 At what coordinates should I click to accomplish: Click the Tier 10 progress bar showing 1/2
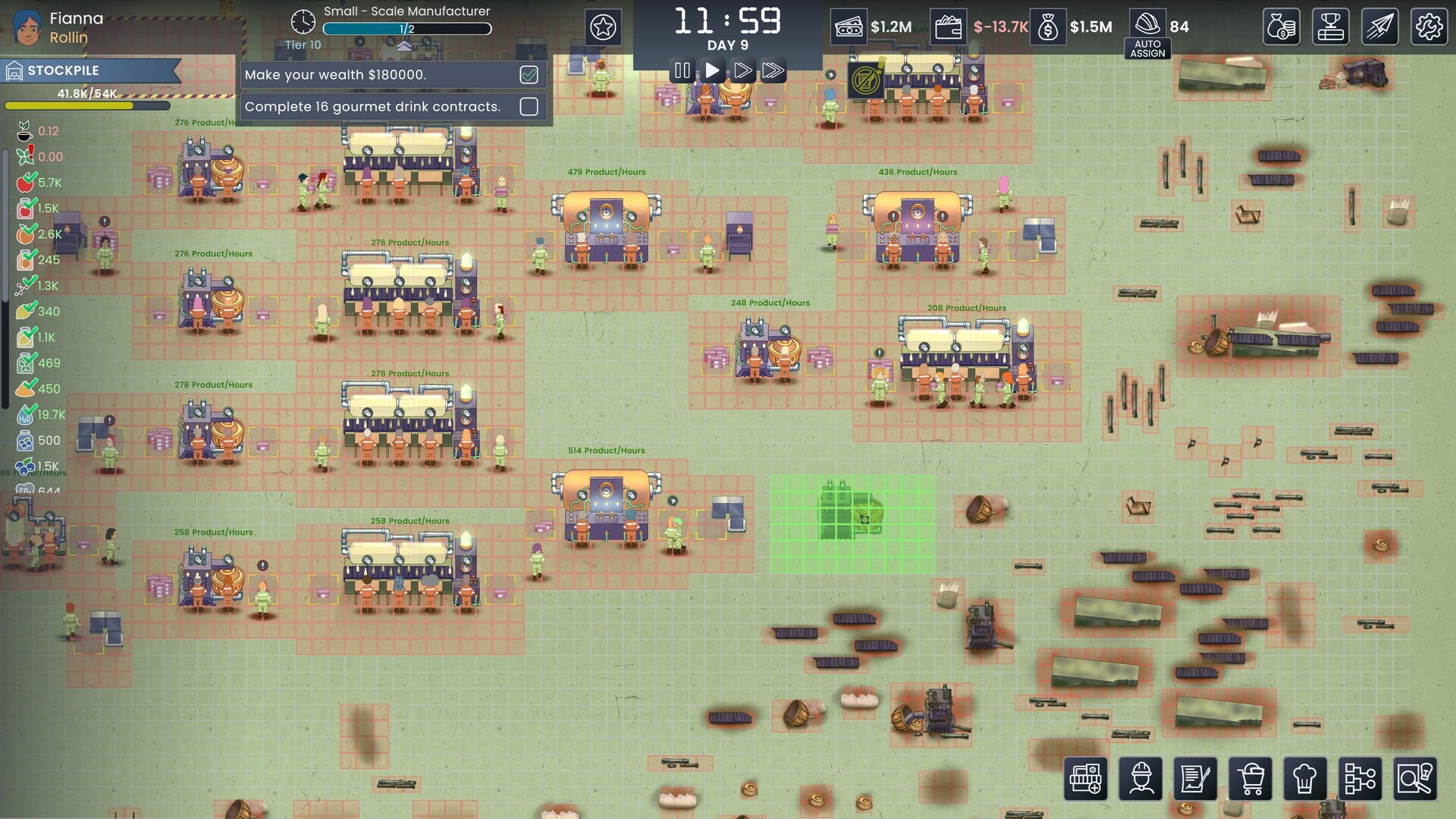click(x=406, y=29)
